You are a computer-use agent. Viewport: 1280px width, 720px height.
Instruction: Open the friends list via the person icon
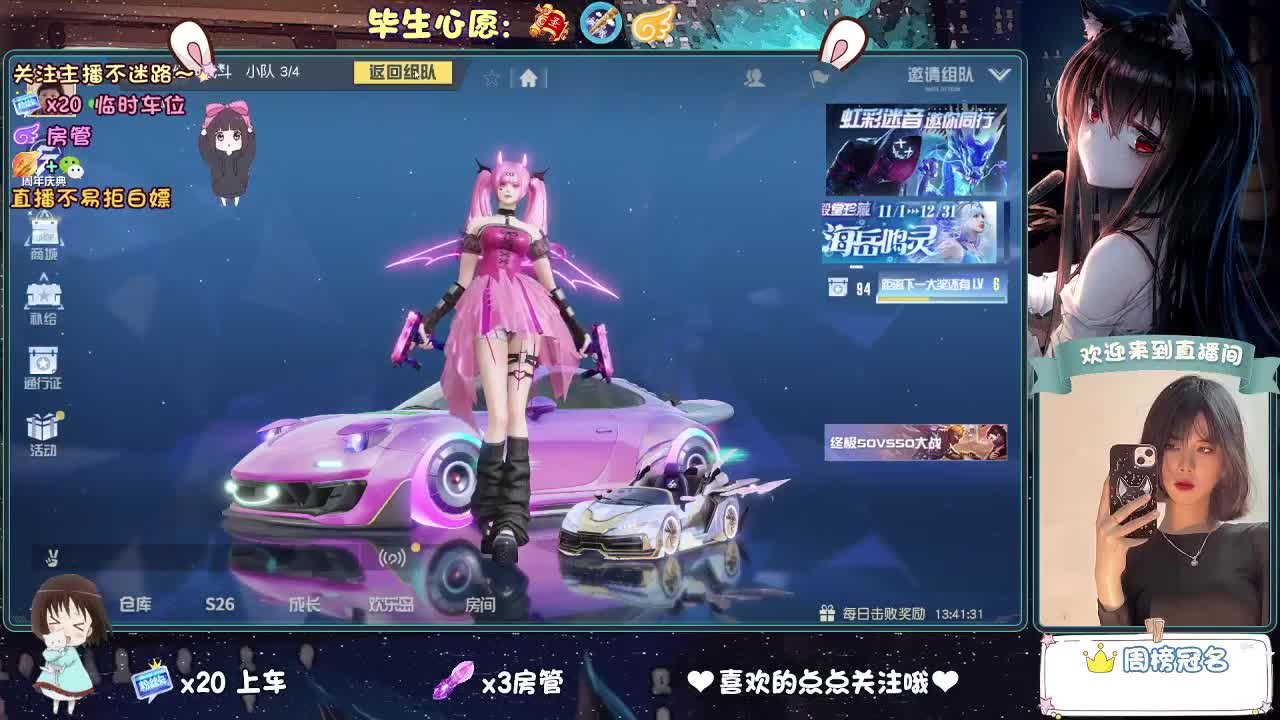point(755,76)
